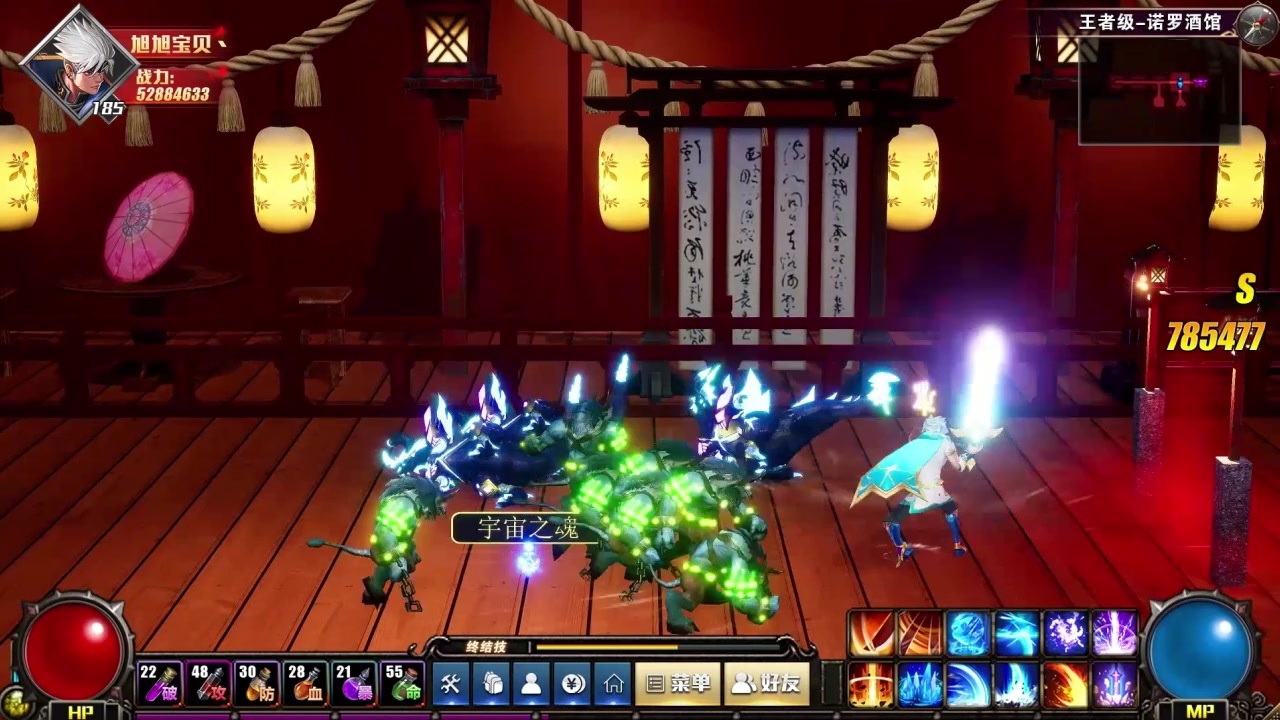
Task: Click the dungeon minimap
Action: point(1159,90)
